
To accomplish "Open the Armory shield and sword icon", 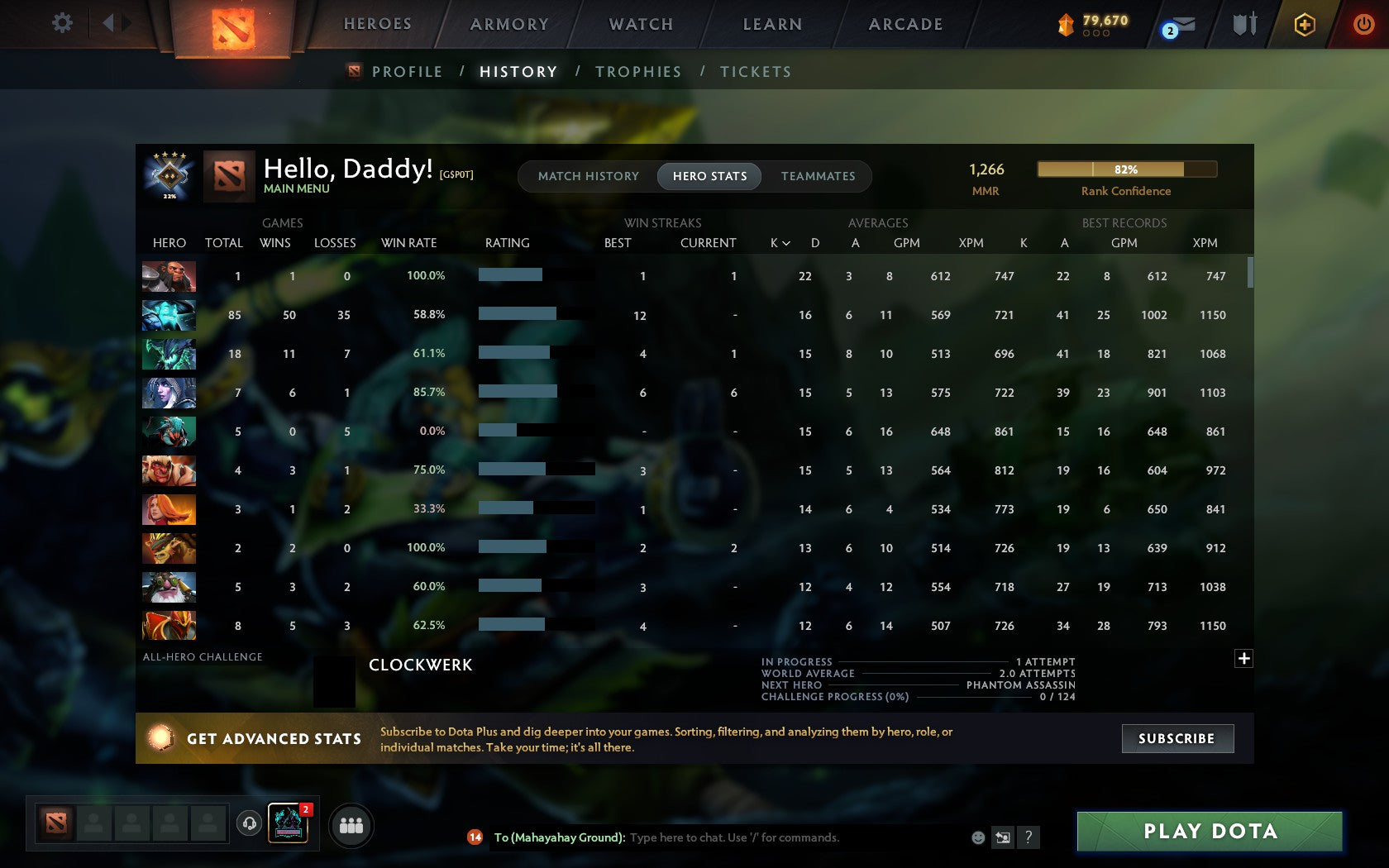I will (x=1243, y=25).
